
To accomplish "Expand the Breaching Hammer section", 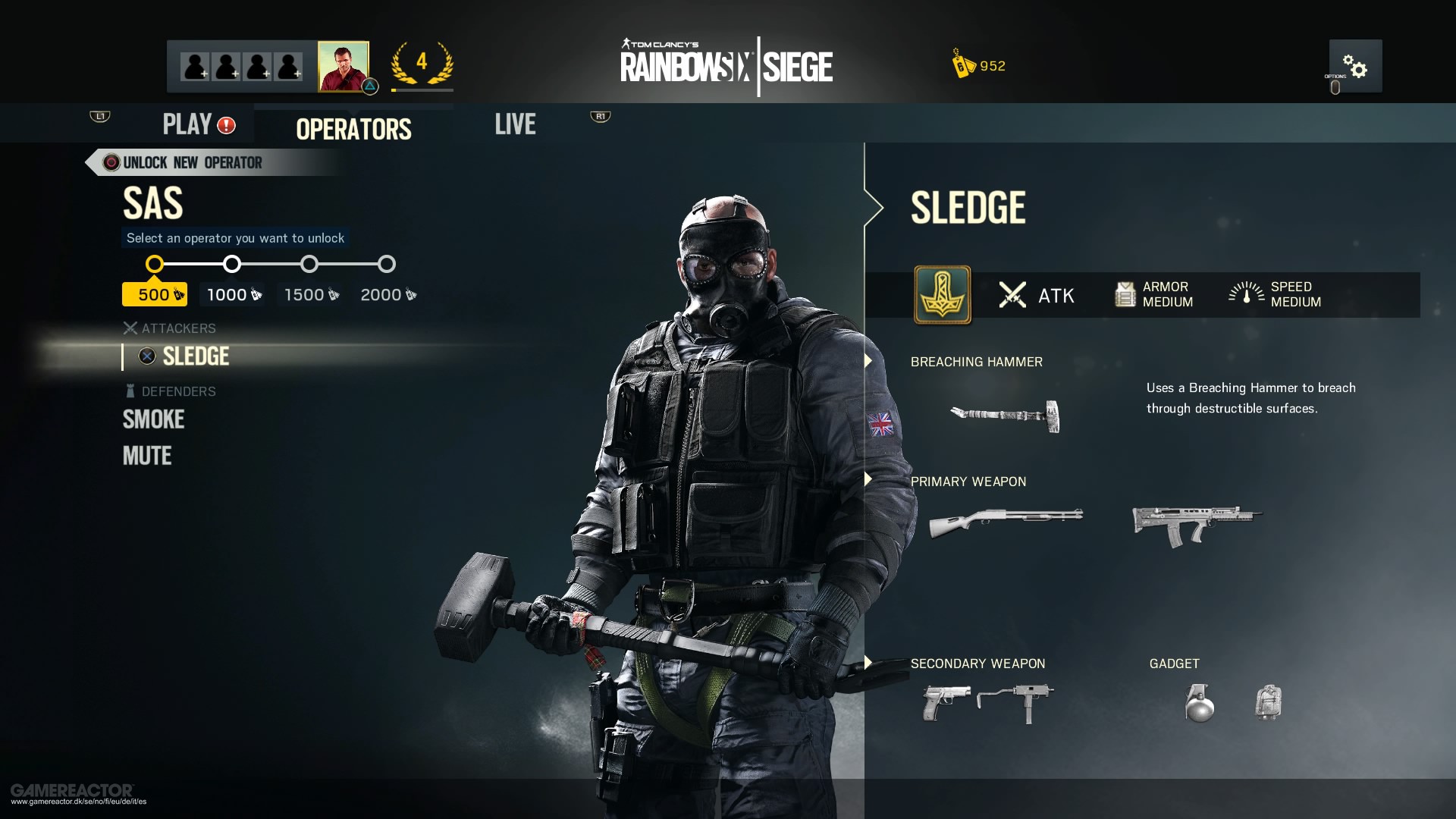I will [867, 362].
